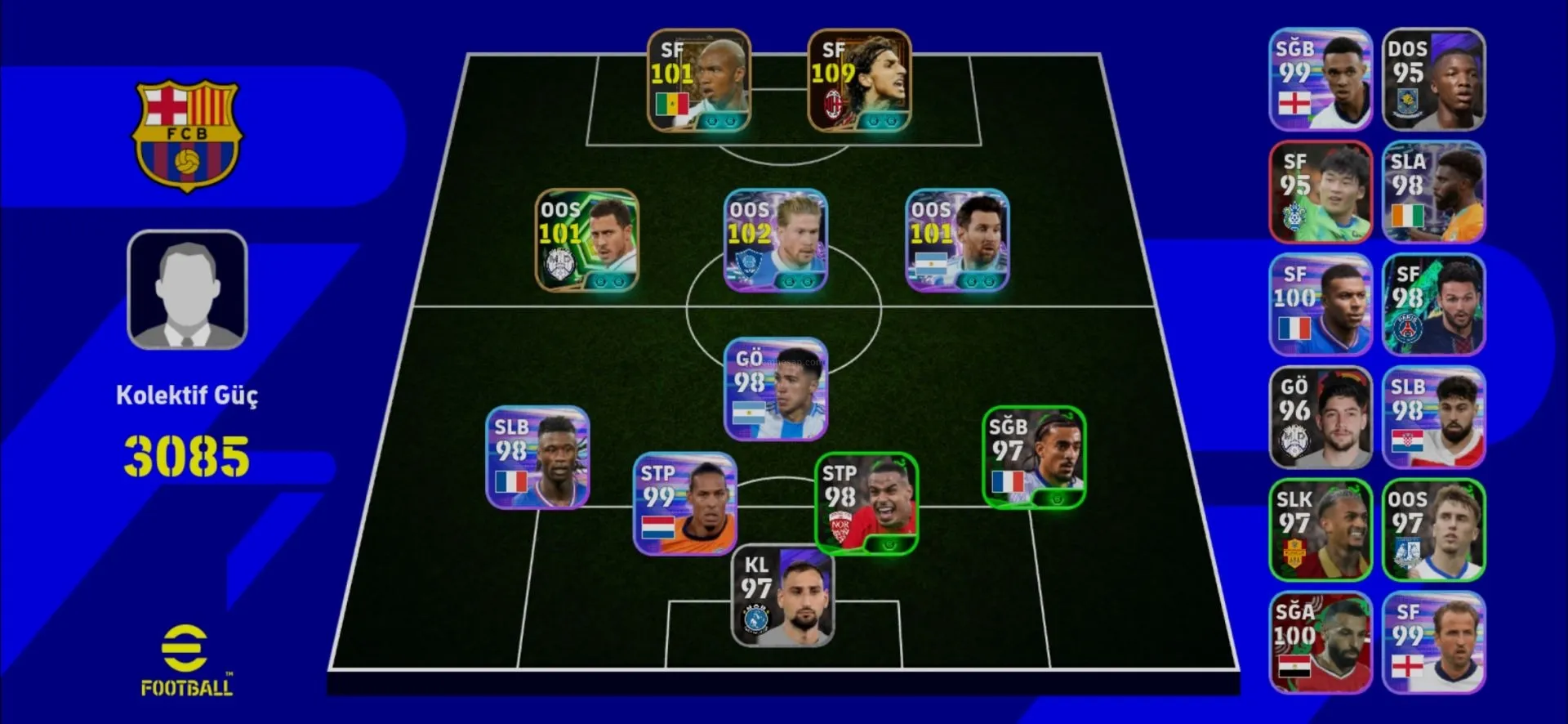Open the manager silhouette portrait
Viewport: 1568px width, 724px height.
pos(187,290)
